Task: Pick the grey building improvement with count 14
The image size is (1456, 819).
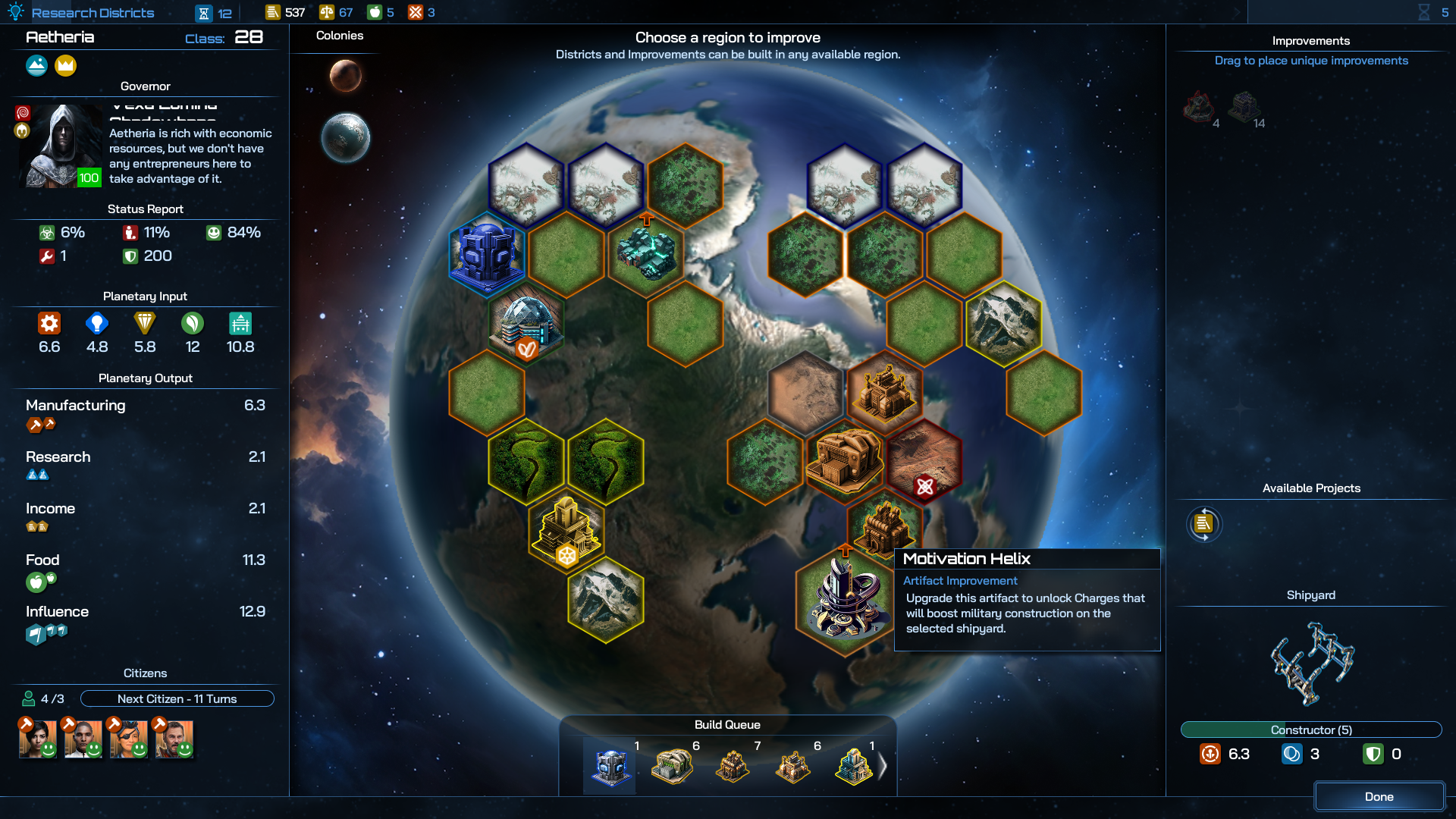Action: click(x=1244, y=107)
